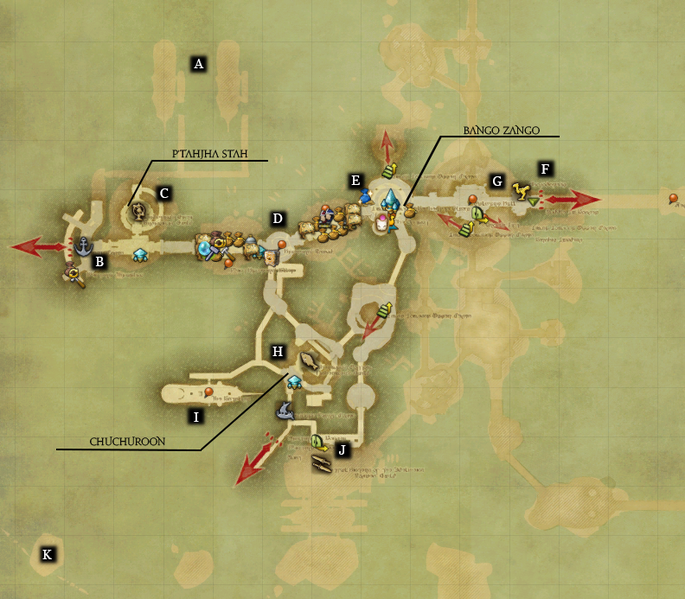Image resolution: width=685 pixels, height=599 pixels.
Task: Select the grey ship icon
Action: coord(285,408)
